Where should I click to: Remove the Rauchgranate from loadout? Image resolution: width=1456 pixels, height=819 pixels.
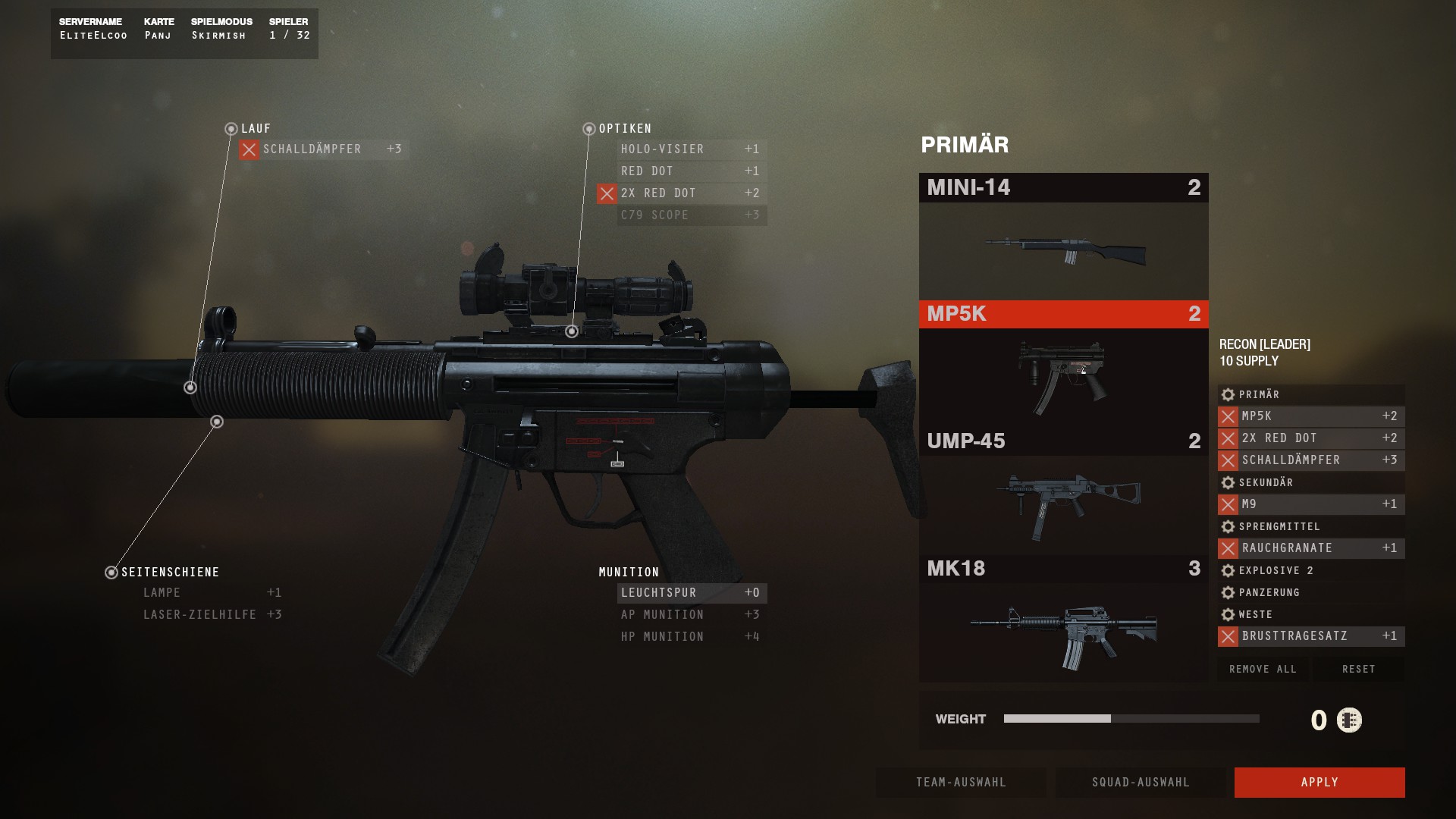(x=1228, y=548)
